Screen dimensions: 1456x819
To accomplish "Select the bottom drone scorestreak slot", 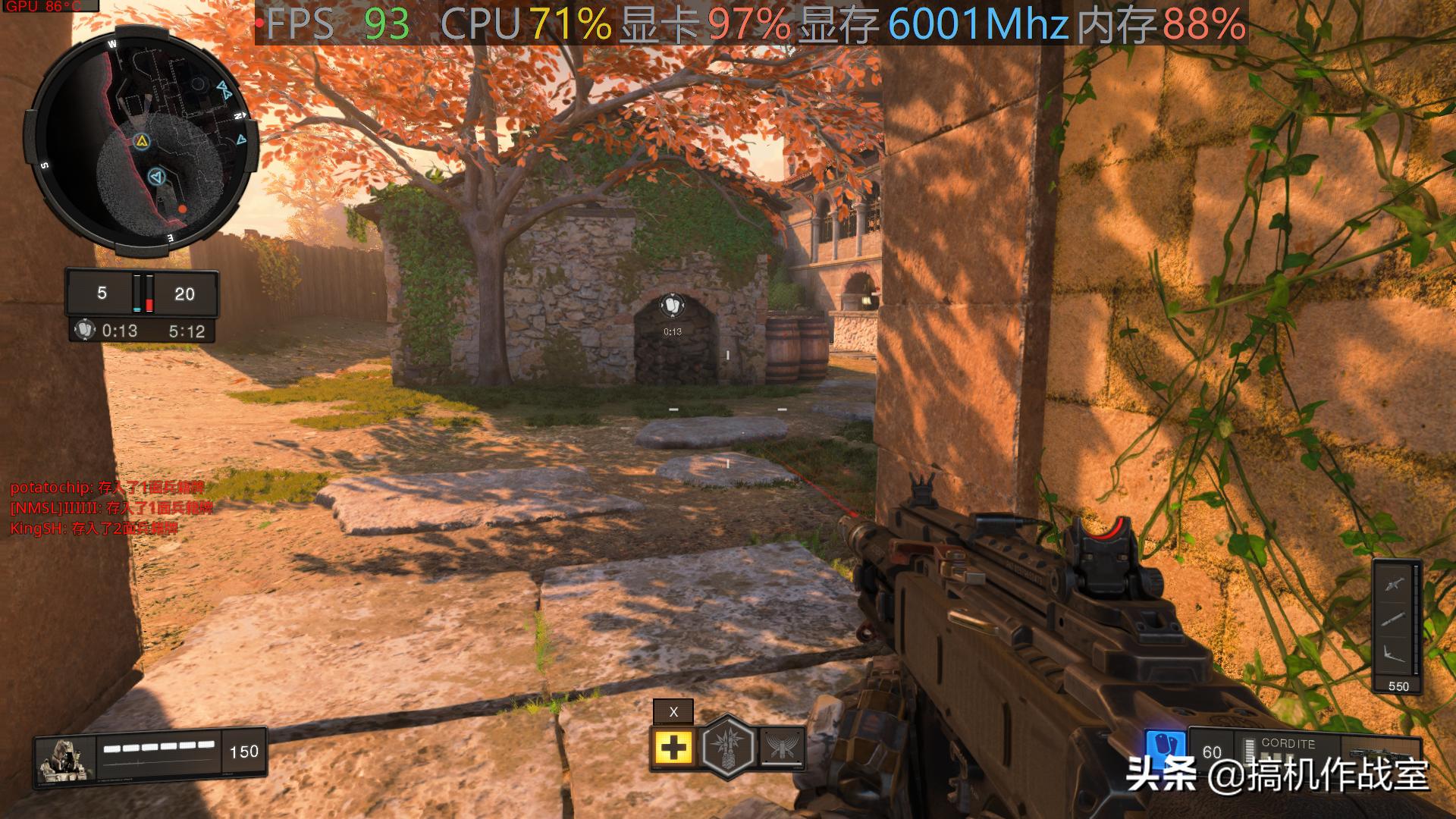I will tap(1394, 652).
